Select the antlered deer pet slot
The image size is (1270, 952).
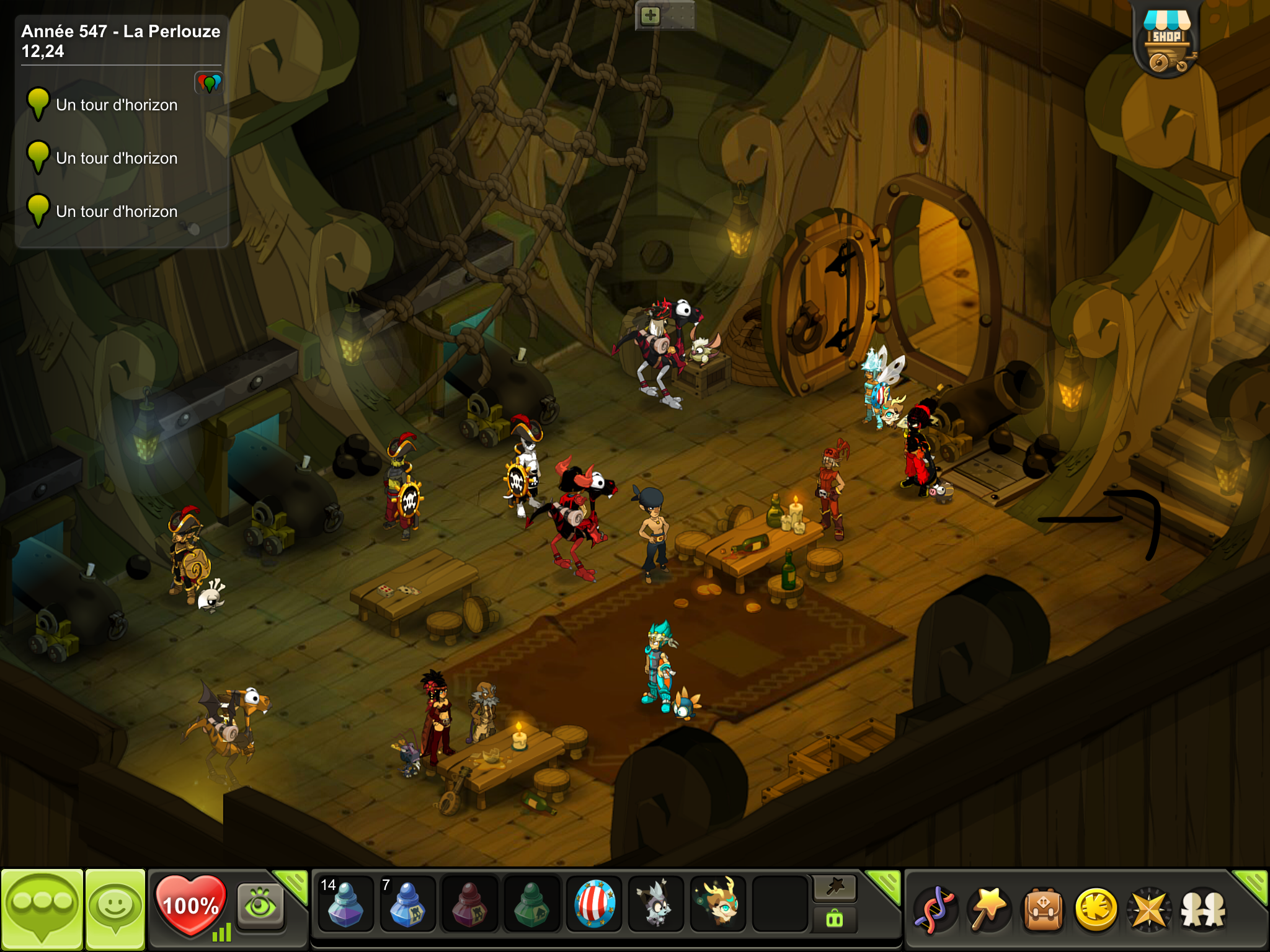tap(718, 905)
